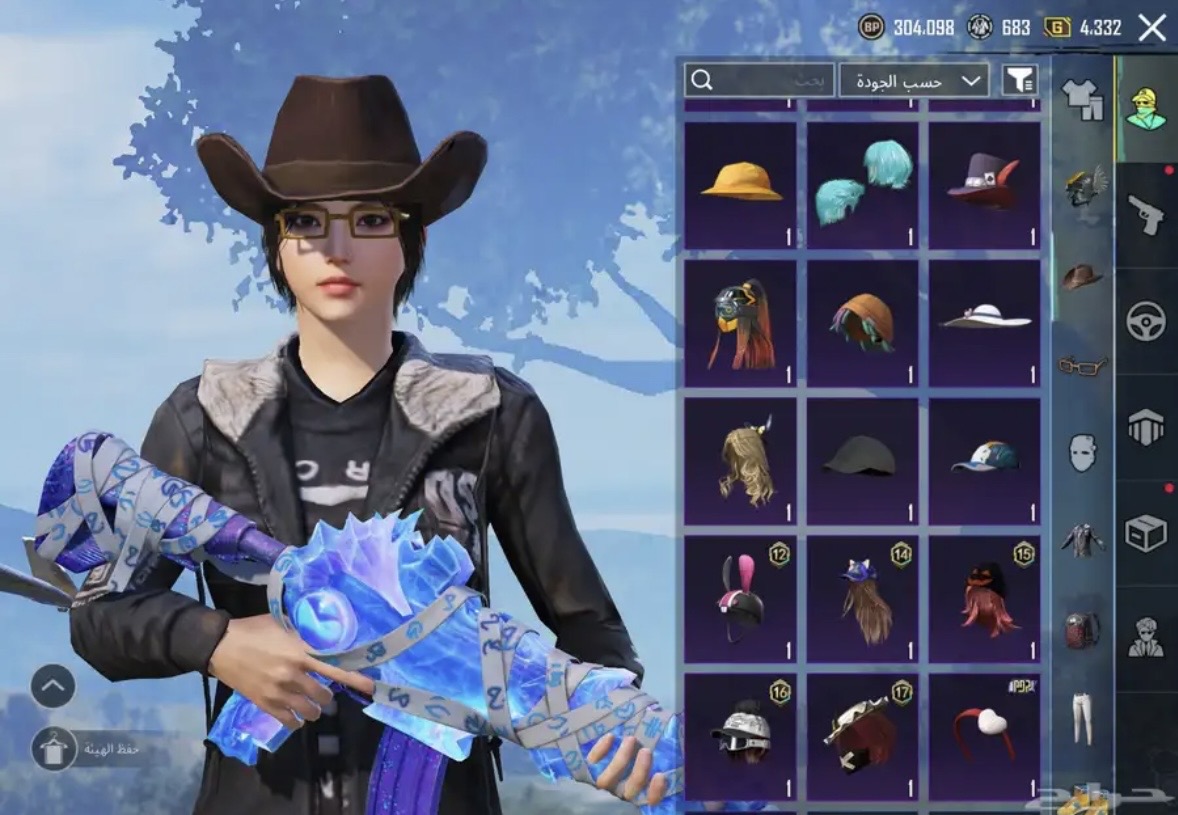The image size is (1178, 815).
Task: Click the inventory search field
Action: coord(760,80)
